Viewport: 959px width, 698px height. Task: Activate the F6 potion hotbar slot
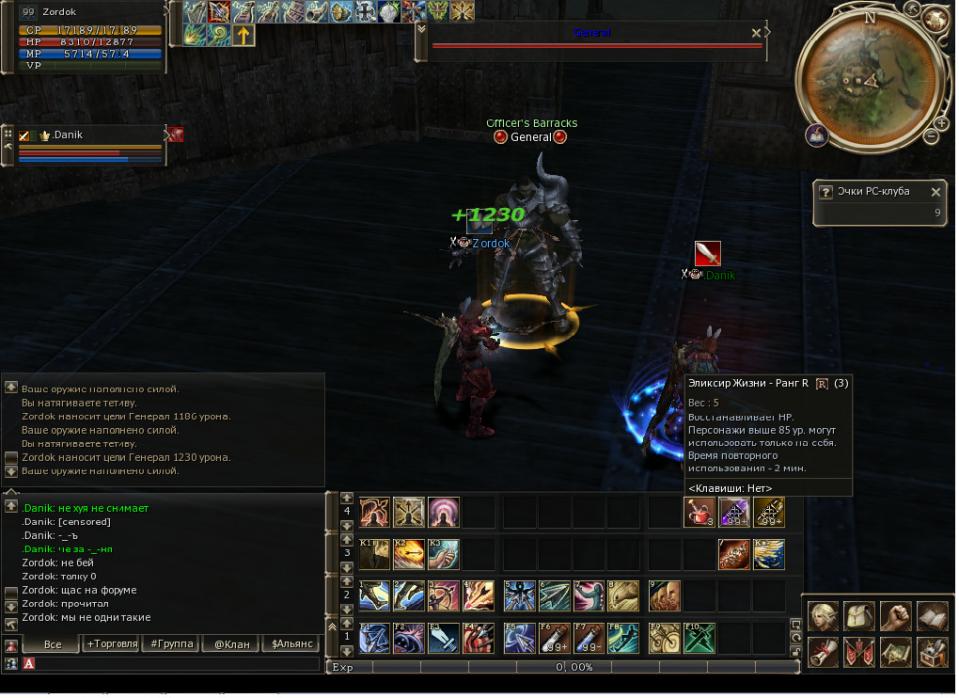point(555,637)
